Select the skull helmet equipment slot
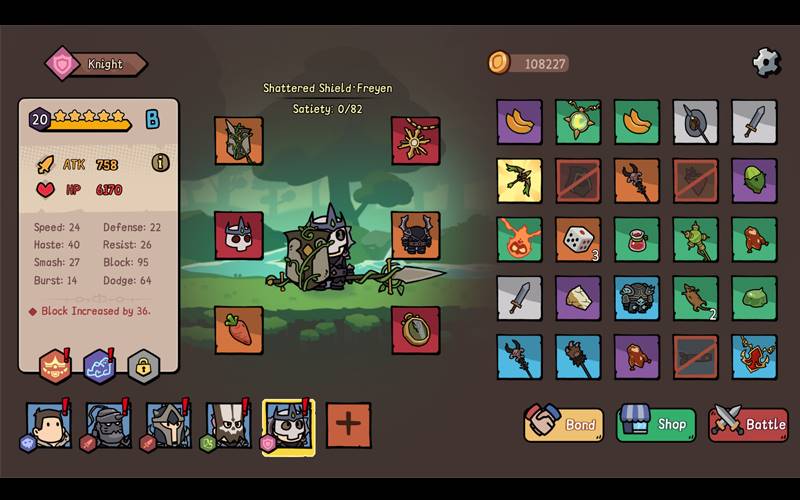This screenshot has width=800, height=500. coord(239,236)
